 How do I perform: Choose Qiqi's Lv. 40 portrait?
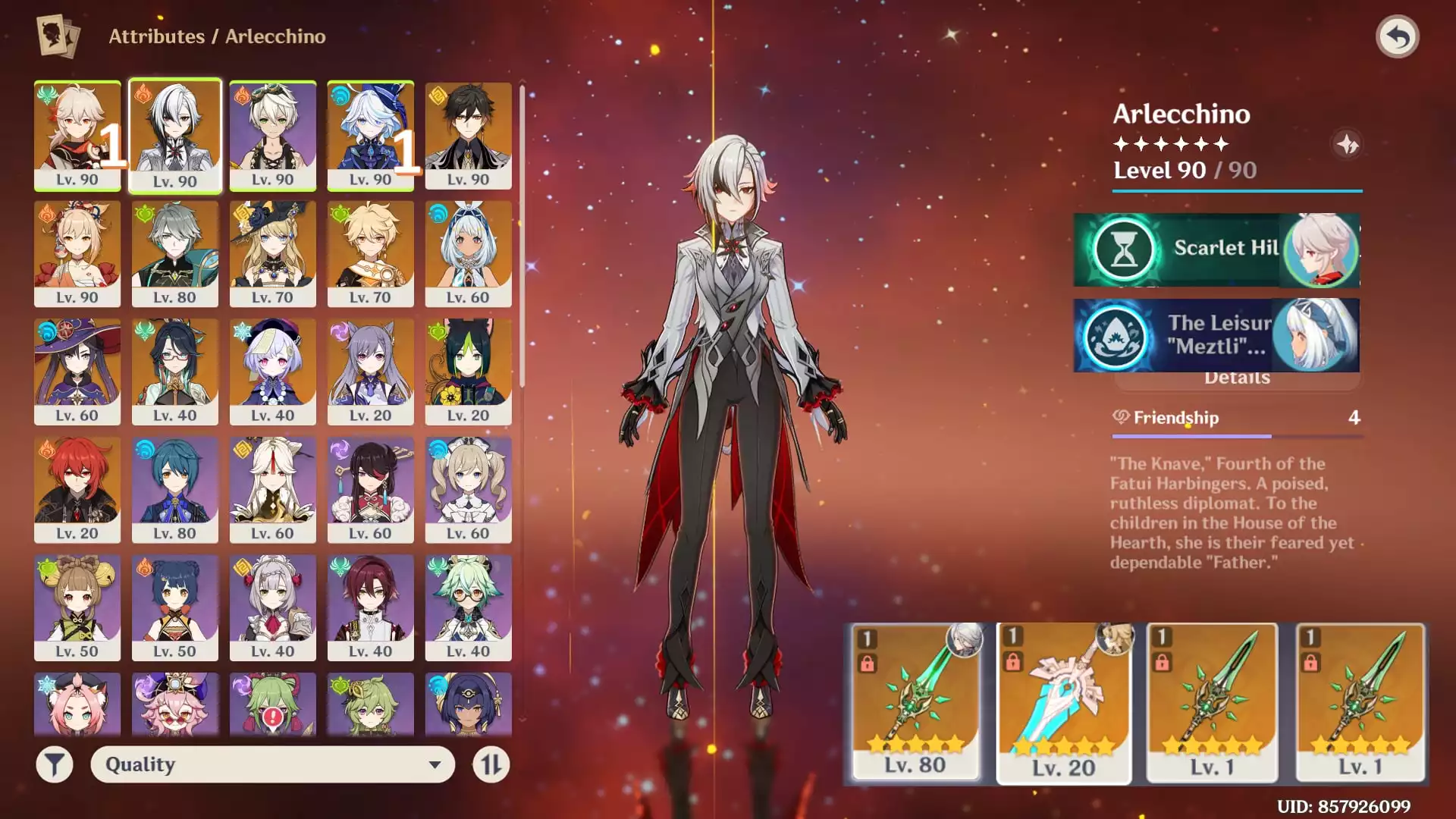[x=272, y=371]
